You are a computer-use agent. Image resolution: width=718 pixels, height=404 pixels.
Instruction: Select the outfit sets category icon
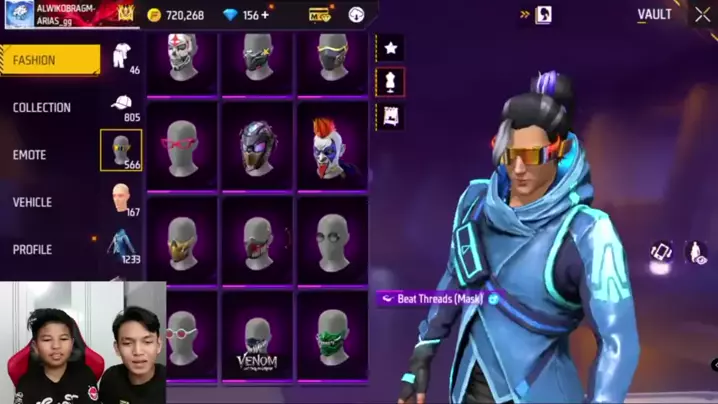point(121,59)
